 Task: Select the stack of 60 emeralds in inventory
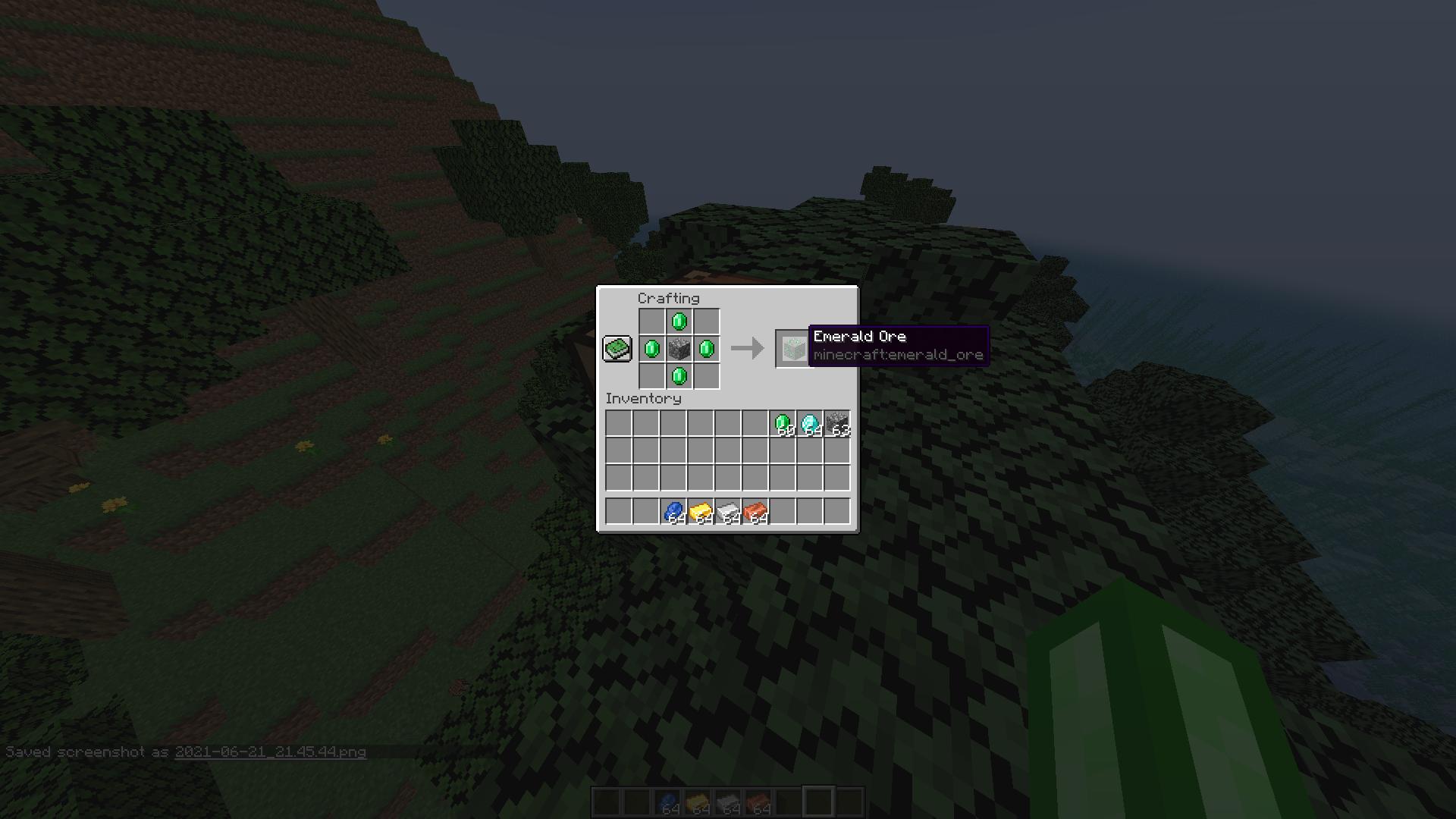point(784,423)
